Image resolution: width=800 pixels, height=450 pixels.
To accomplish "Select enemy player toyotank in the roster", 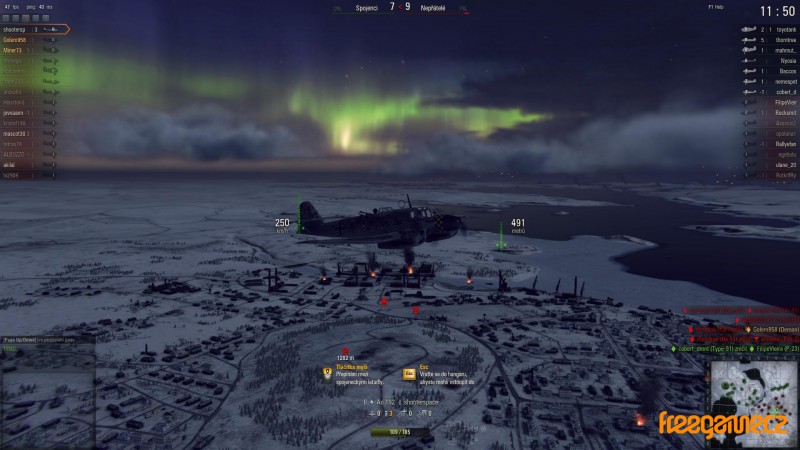I will (x=777, y=29).
